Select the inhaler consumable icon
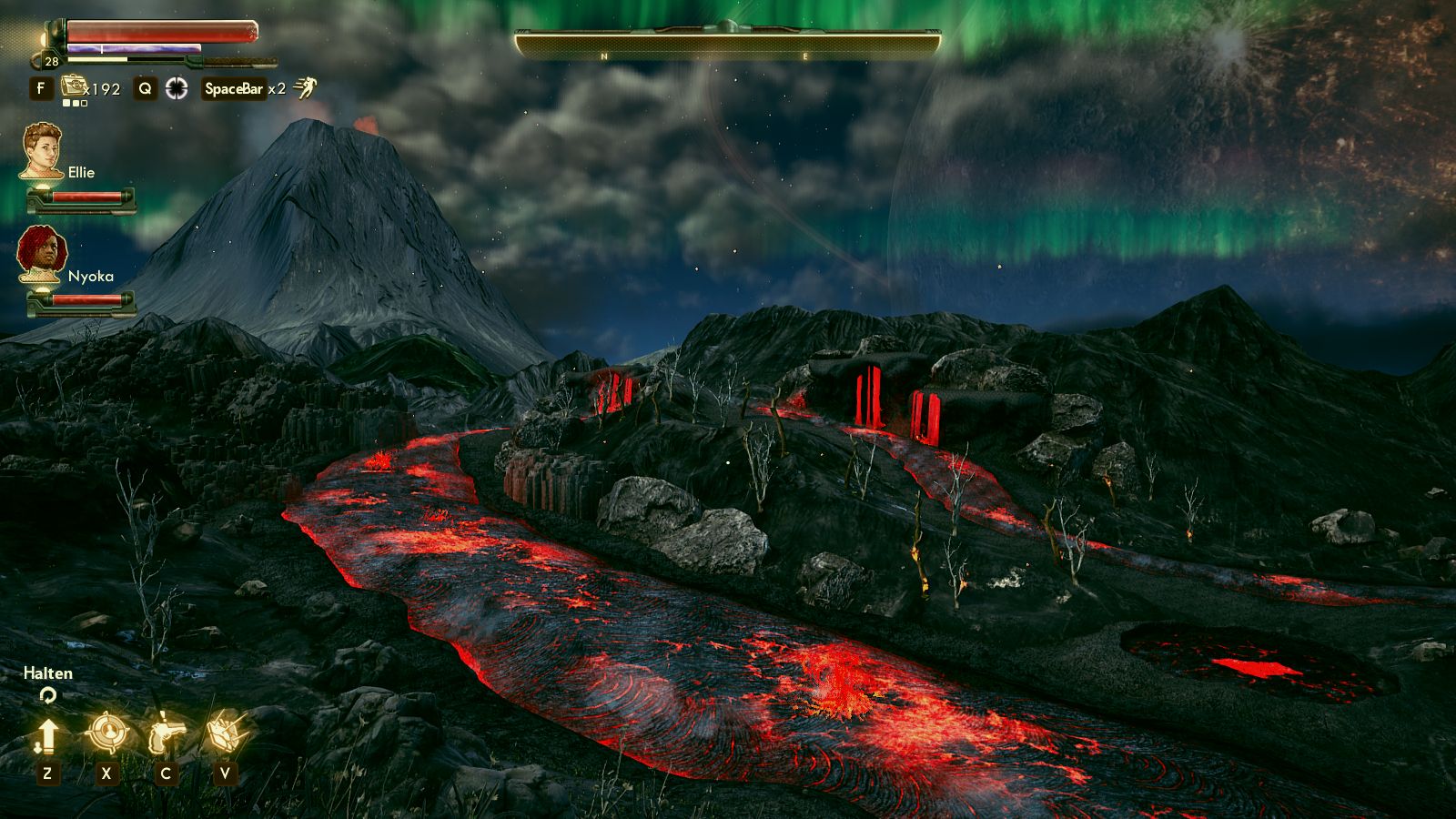 (74, 86)
